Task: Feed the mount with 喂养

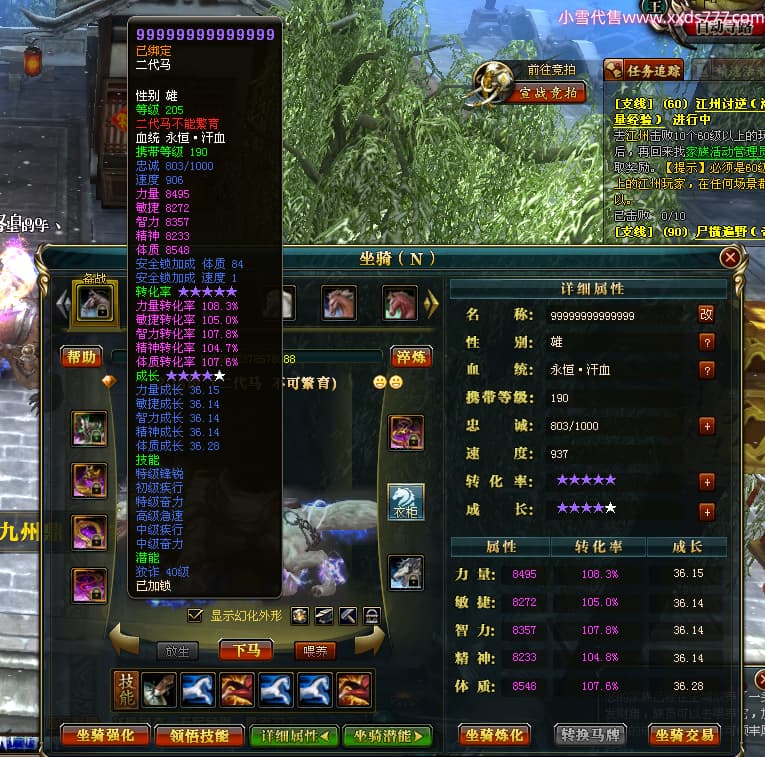Action: click(x=315, y=650)
